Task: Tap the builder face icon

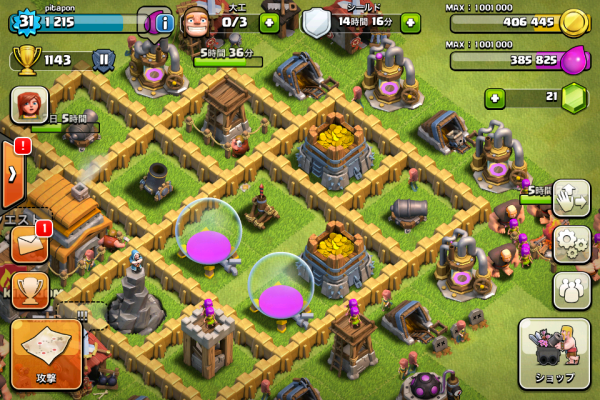Action: [198, 21]
